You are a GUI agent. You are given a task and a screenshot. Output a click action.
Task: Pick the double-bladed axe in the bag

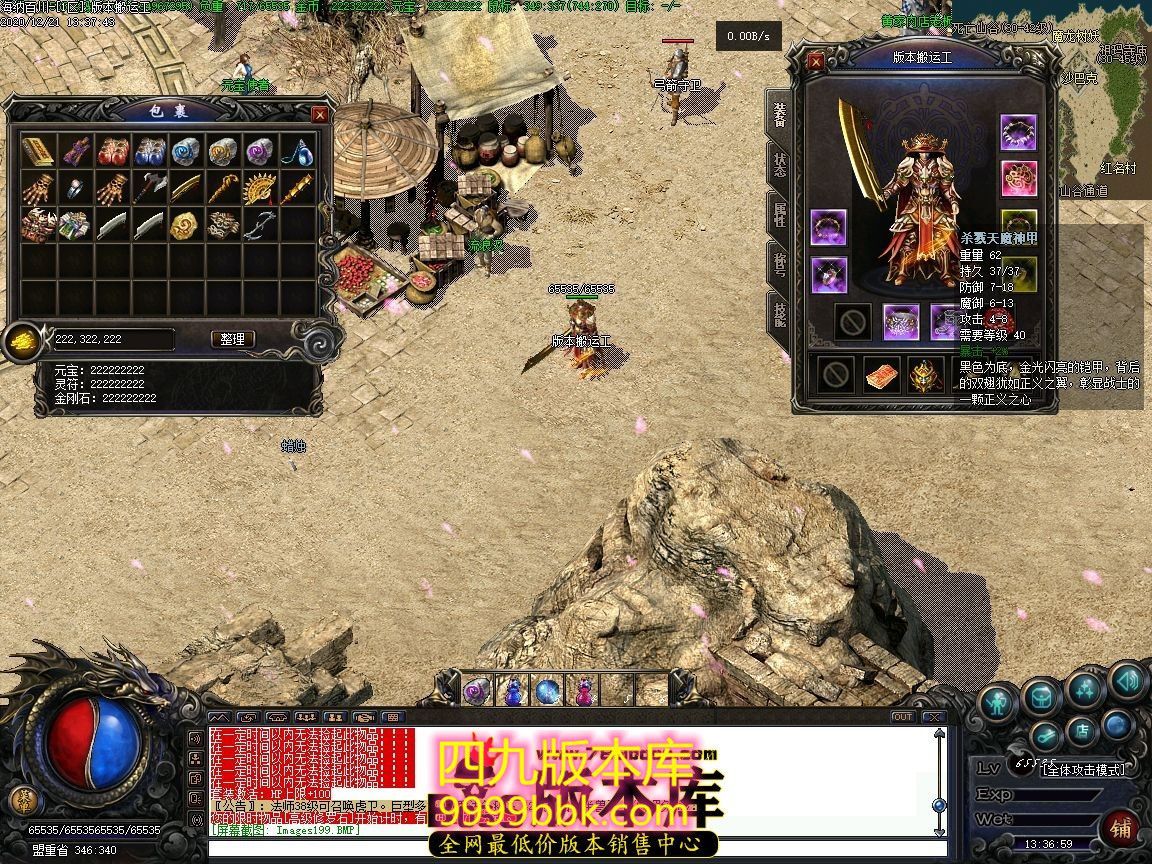(149, 188)
